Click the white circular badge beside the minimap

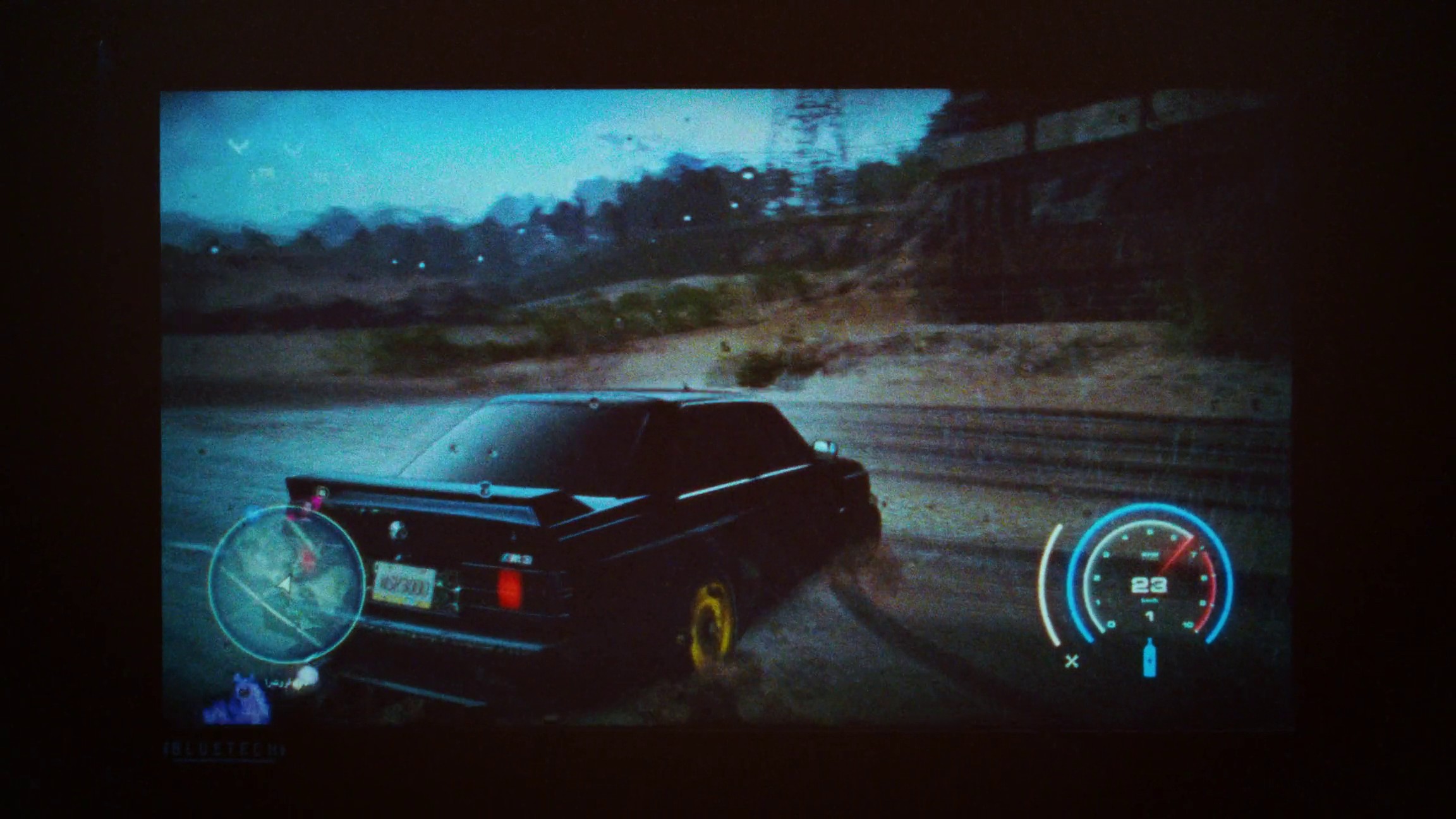coord(306,675)
